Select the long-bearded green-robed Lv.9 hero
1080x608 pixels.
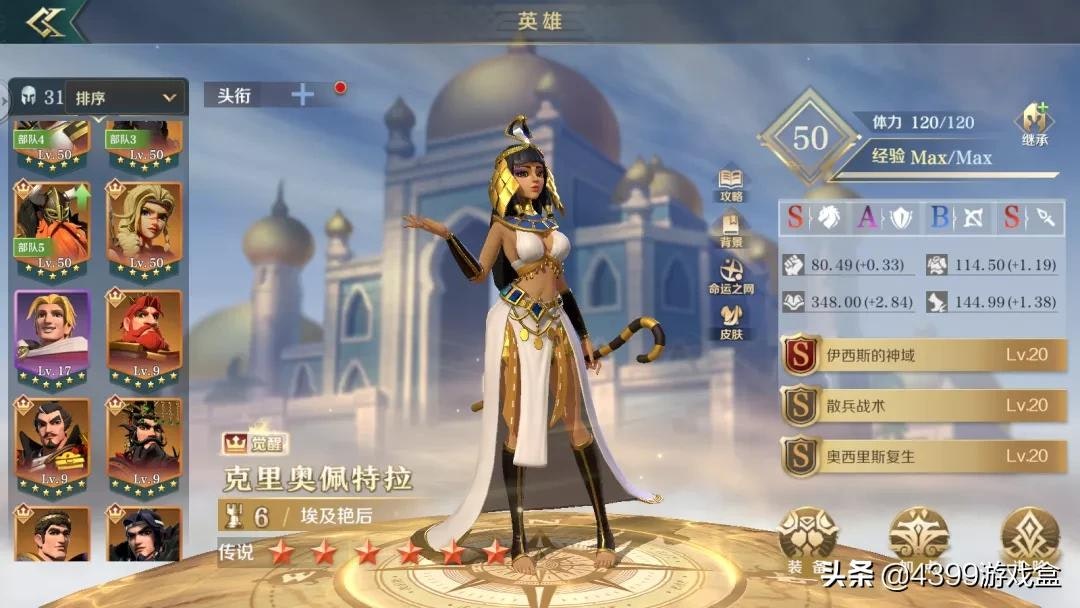pyautogui.click(x=145, y=446)
